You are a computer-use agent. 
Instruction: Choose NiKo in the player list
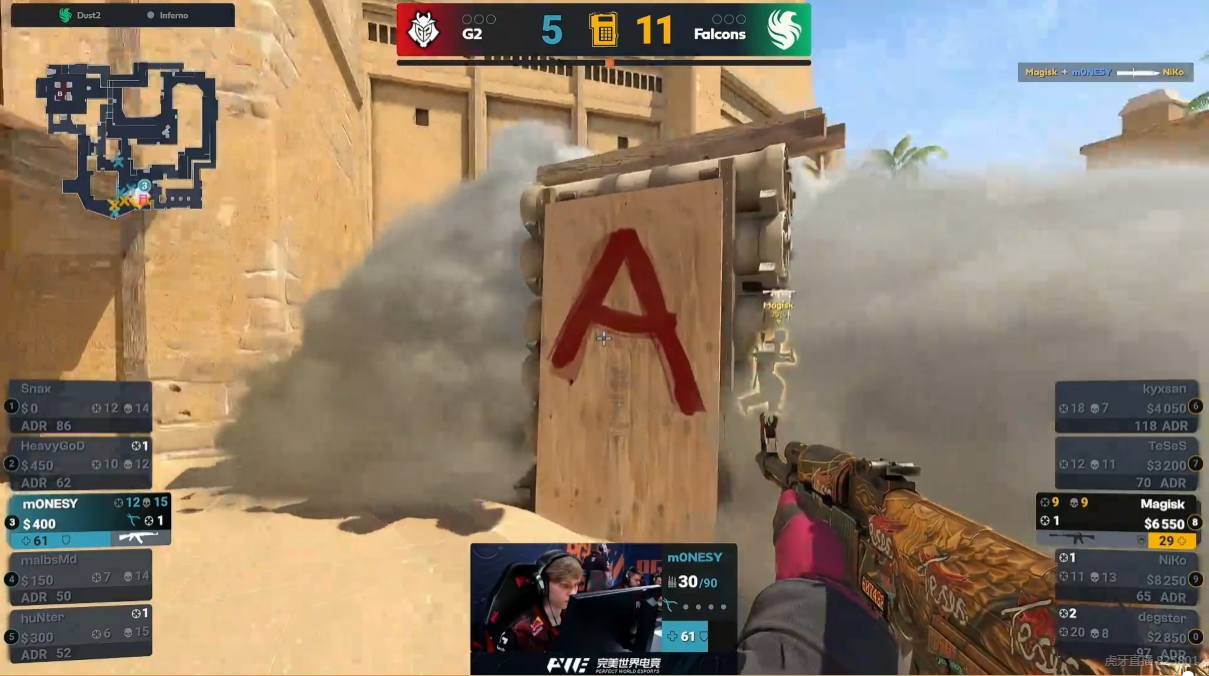pos(1127,577)
